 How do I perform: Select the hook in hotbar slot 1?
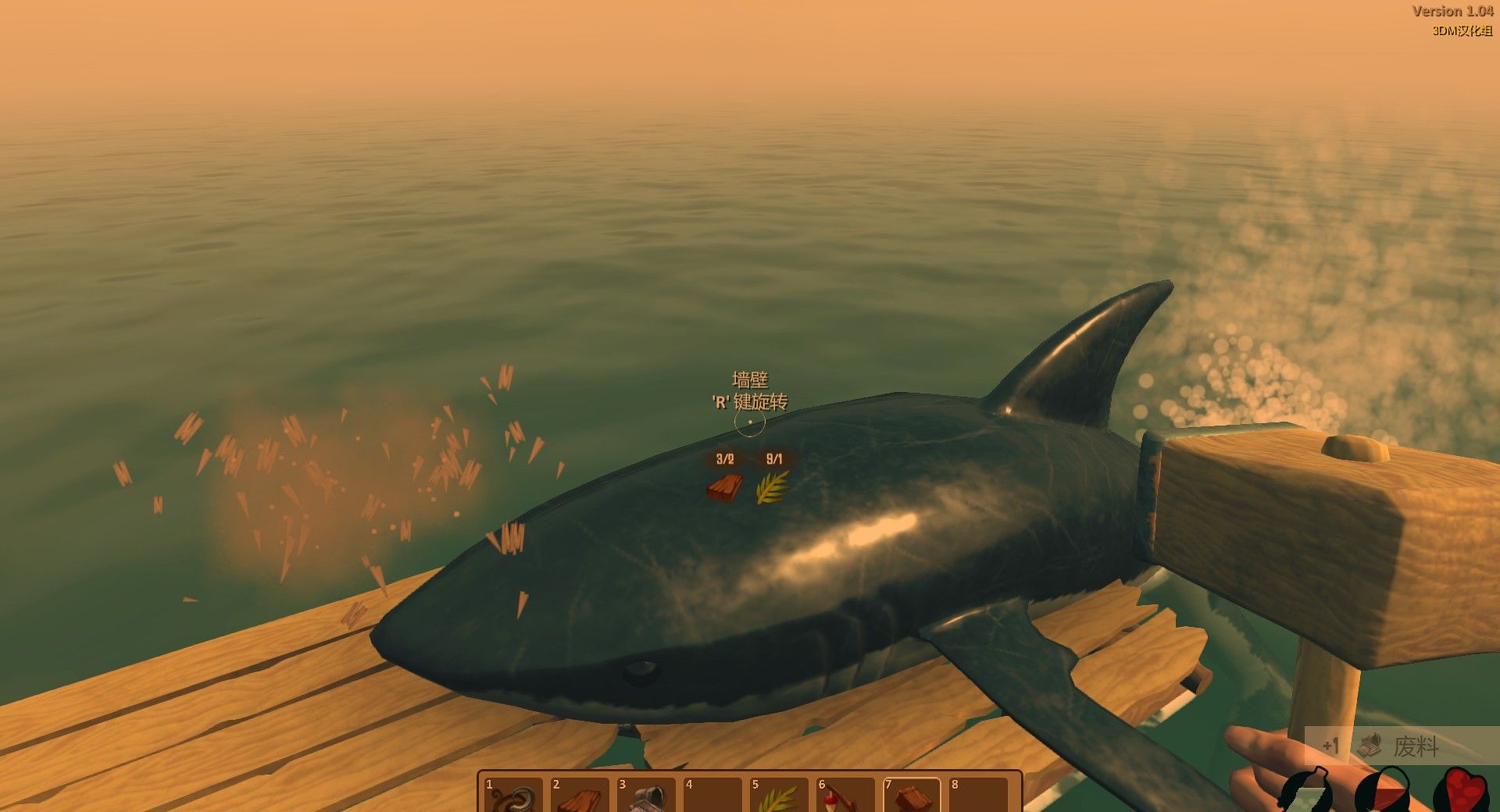coord(513,796)
